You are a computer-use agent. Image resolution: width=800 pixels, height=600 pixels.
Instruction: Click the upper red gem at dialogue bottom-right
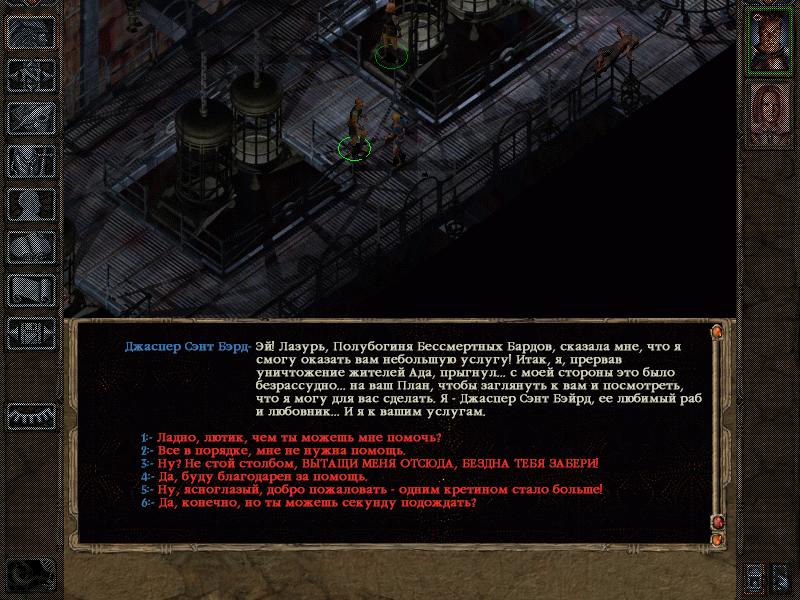point(716,522)
